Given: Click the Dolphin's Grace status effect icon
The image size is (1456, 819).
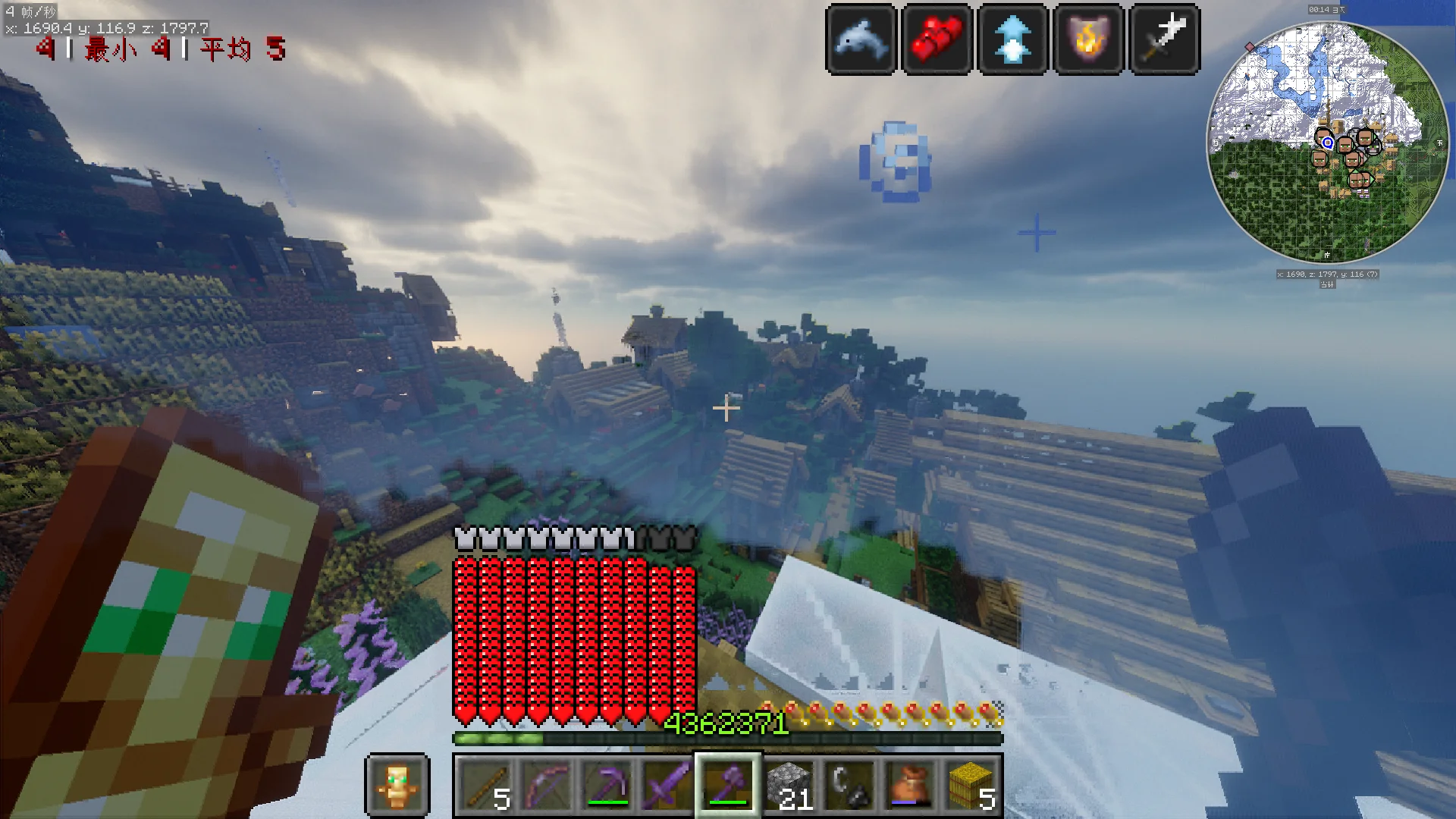Looking at the screenshot, I should 861,39.
